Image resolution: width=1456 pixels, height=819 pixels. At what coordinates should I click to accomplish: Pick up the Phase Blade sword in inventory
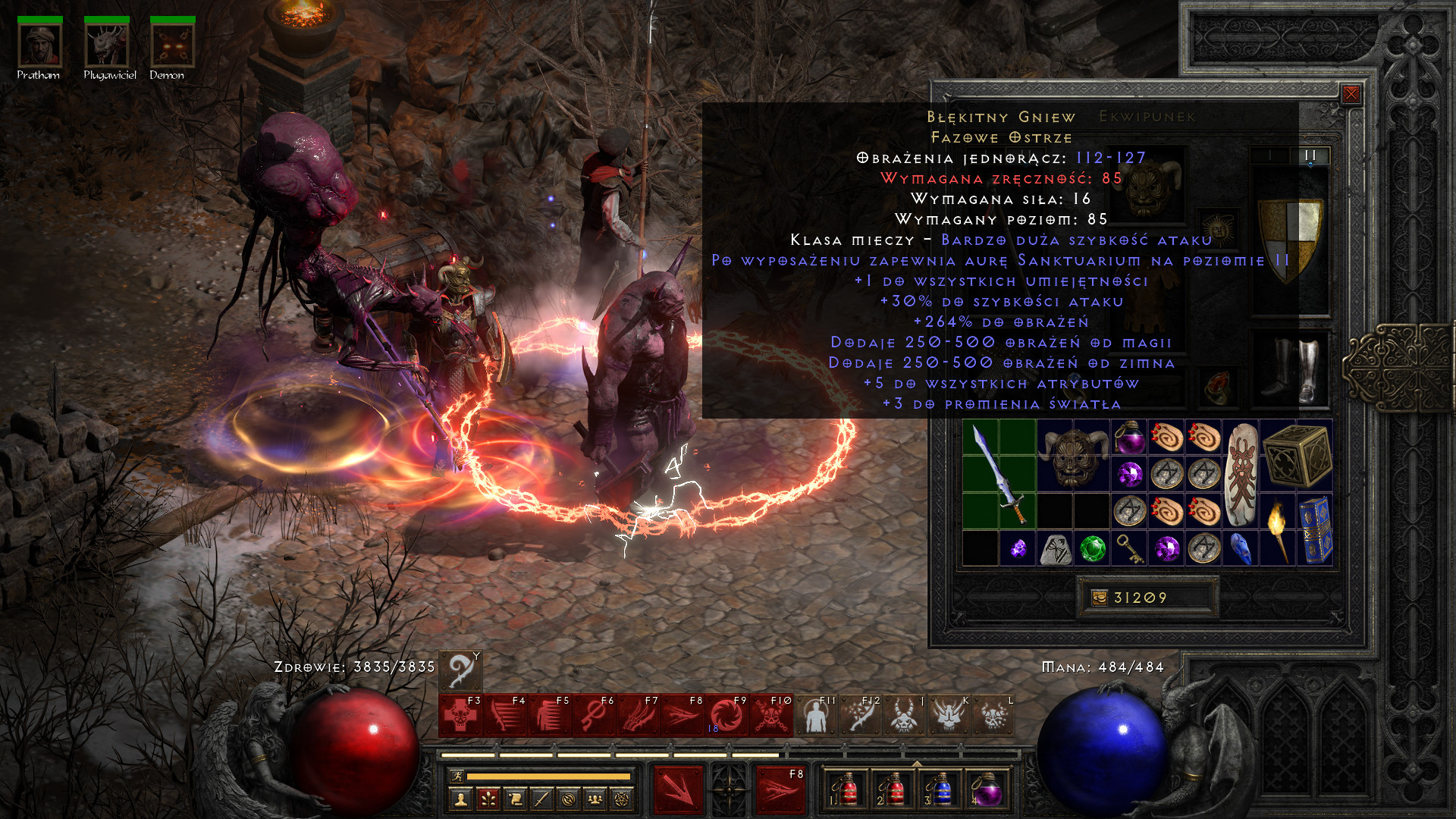[999, 474]
